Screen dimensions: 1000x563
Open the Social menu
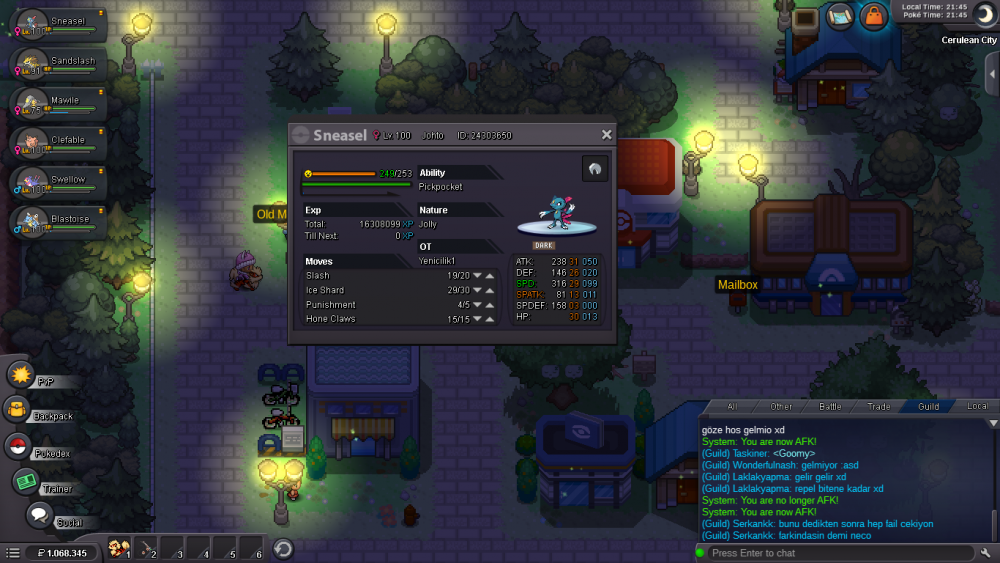coord(50,517)
